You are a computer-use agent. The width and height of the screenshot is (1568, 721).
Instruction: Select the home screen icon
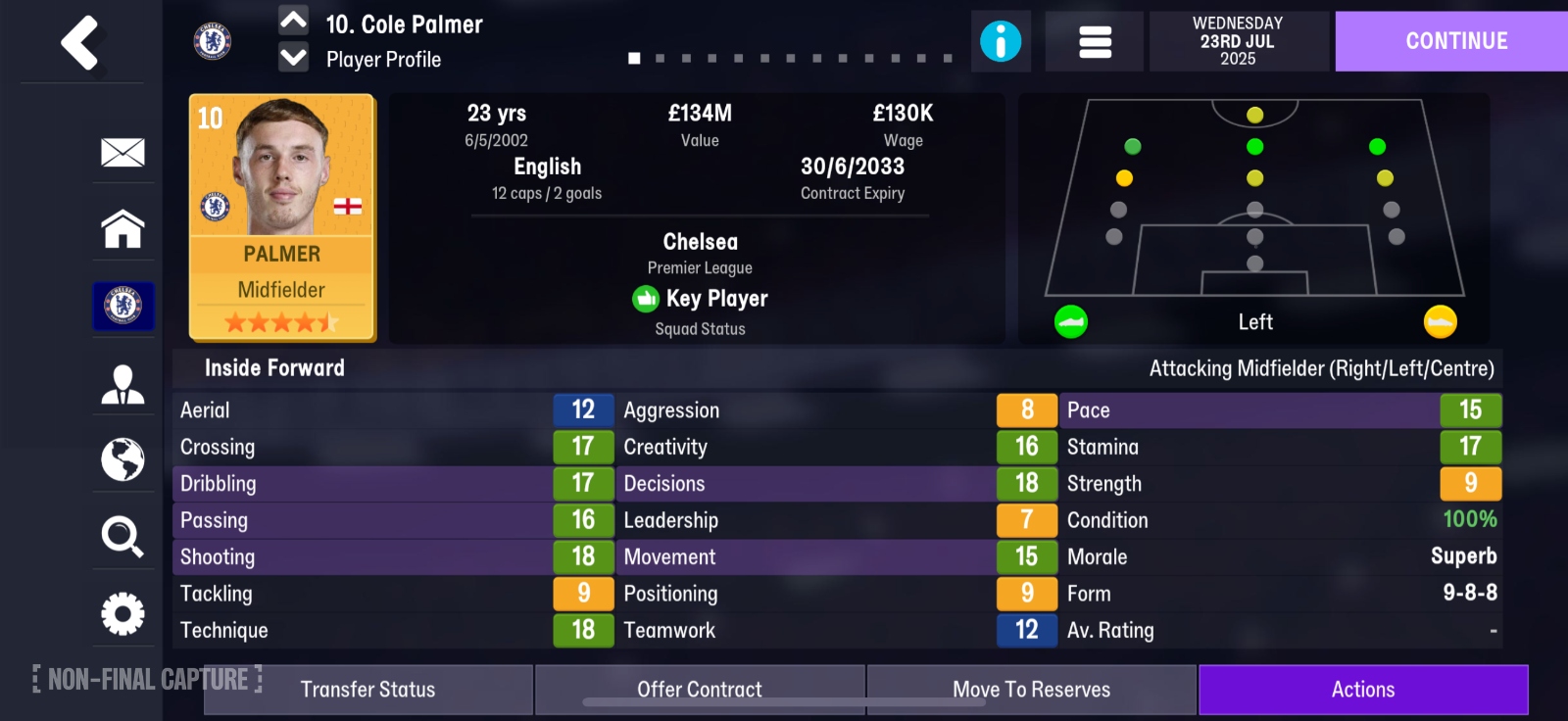tap(122, 229)
